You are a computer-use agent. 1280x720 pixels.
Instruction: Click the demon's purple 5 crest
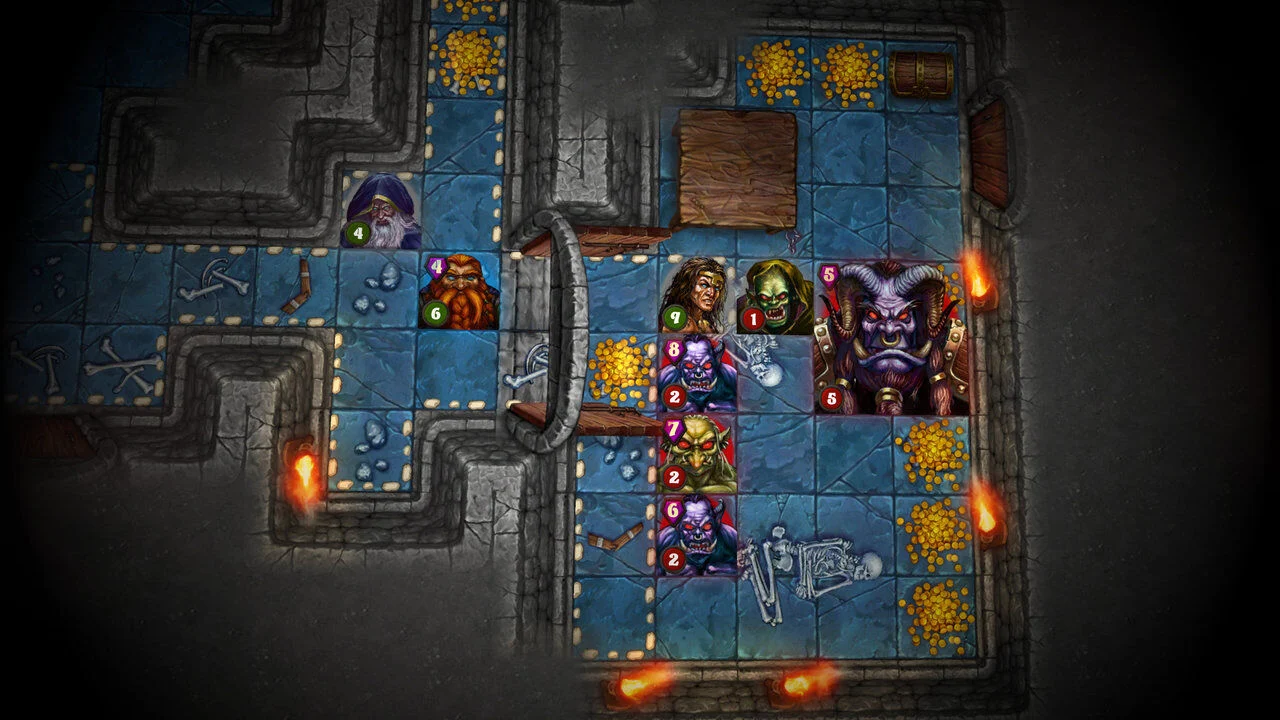826,272
